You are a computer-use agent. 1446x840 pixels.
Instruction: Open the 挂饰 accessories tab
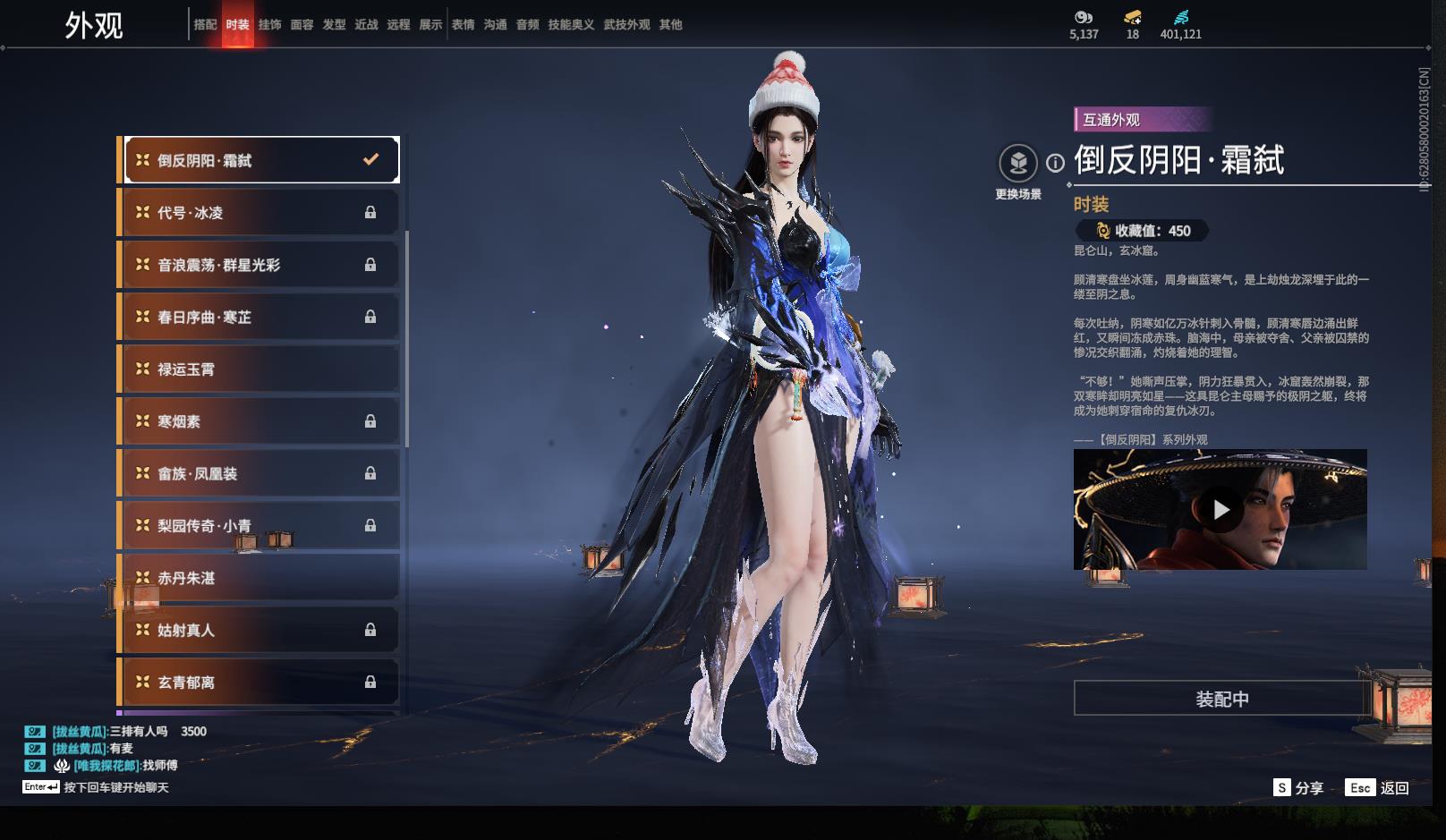[269, 25]
